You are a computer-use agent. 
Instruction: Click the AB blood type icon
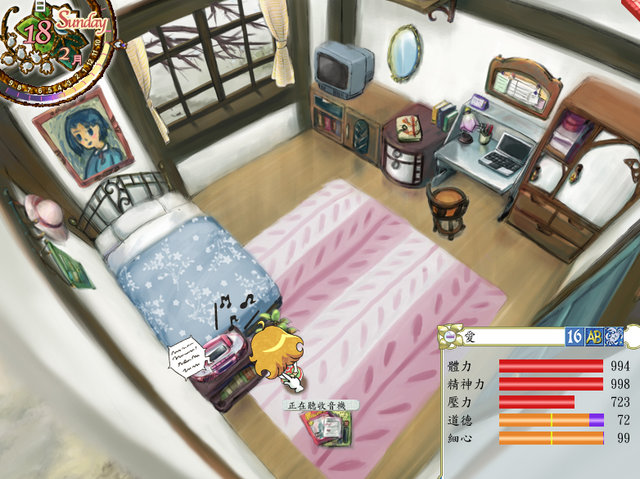[594, 337]
